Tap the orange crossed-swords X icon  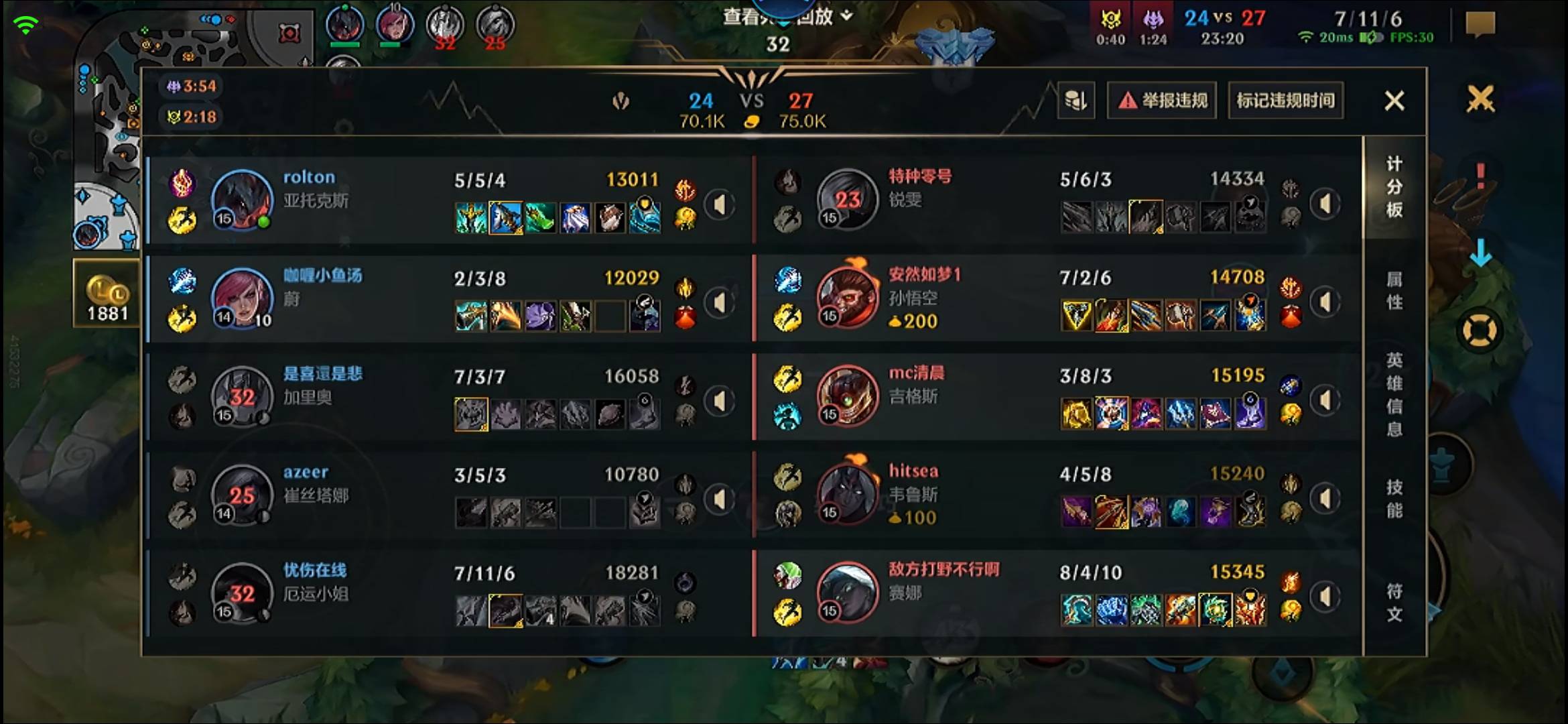(1480, 99)
